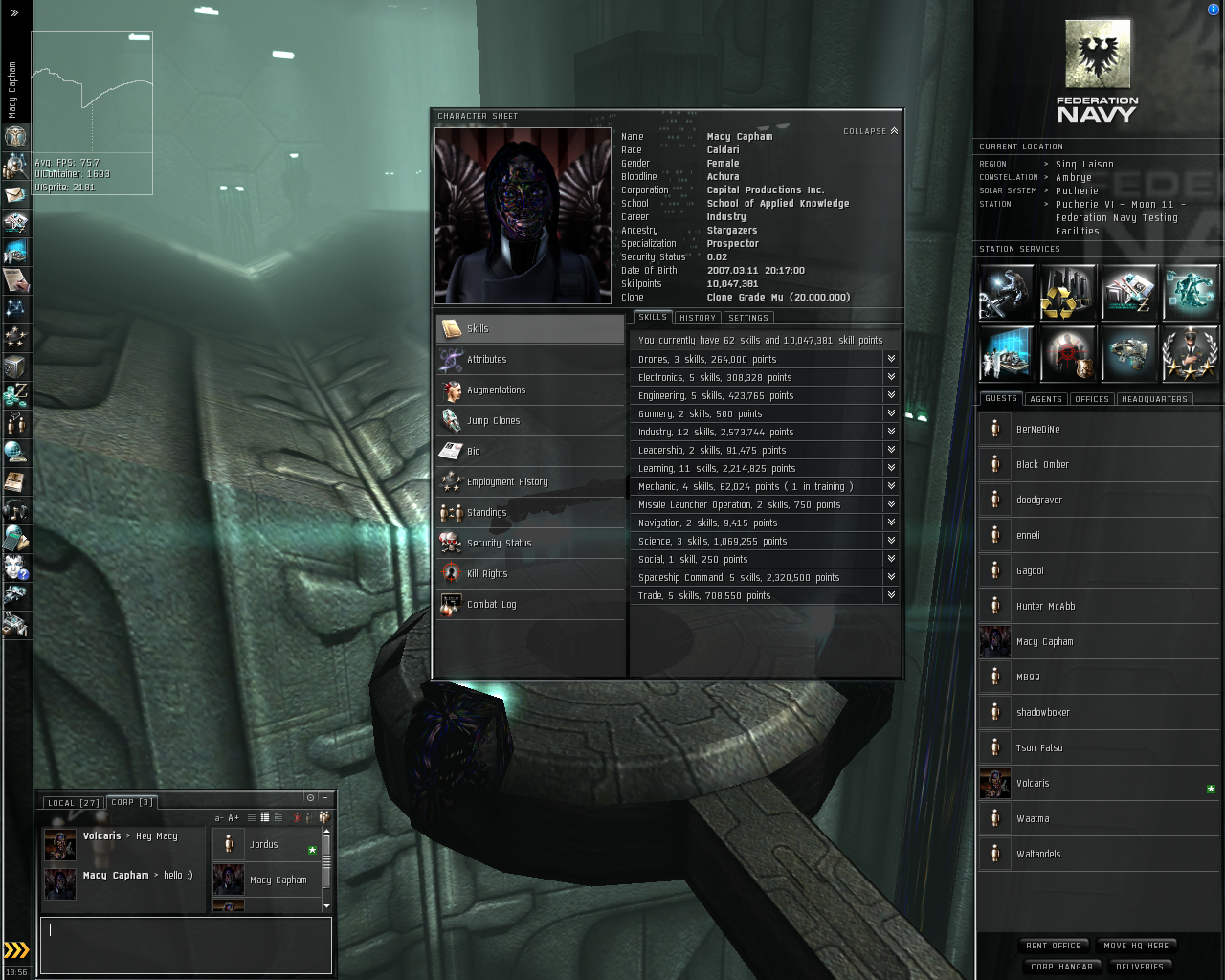Open the Corp Hangar
Screen dimensions: 1225x980
(1061, 967)
